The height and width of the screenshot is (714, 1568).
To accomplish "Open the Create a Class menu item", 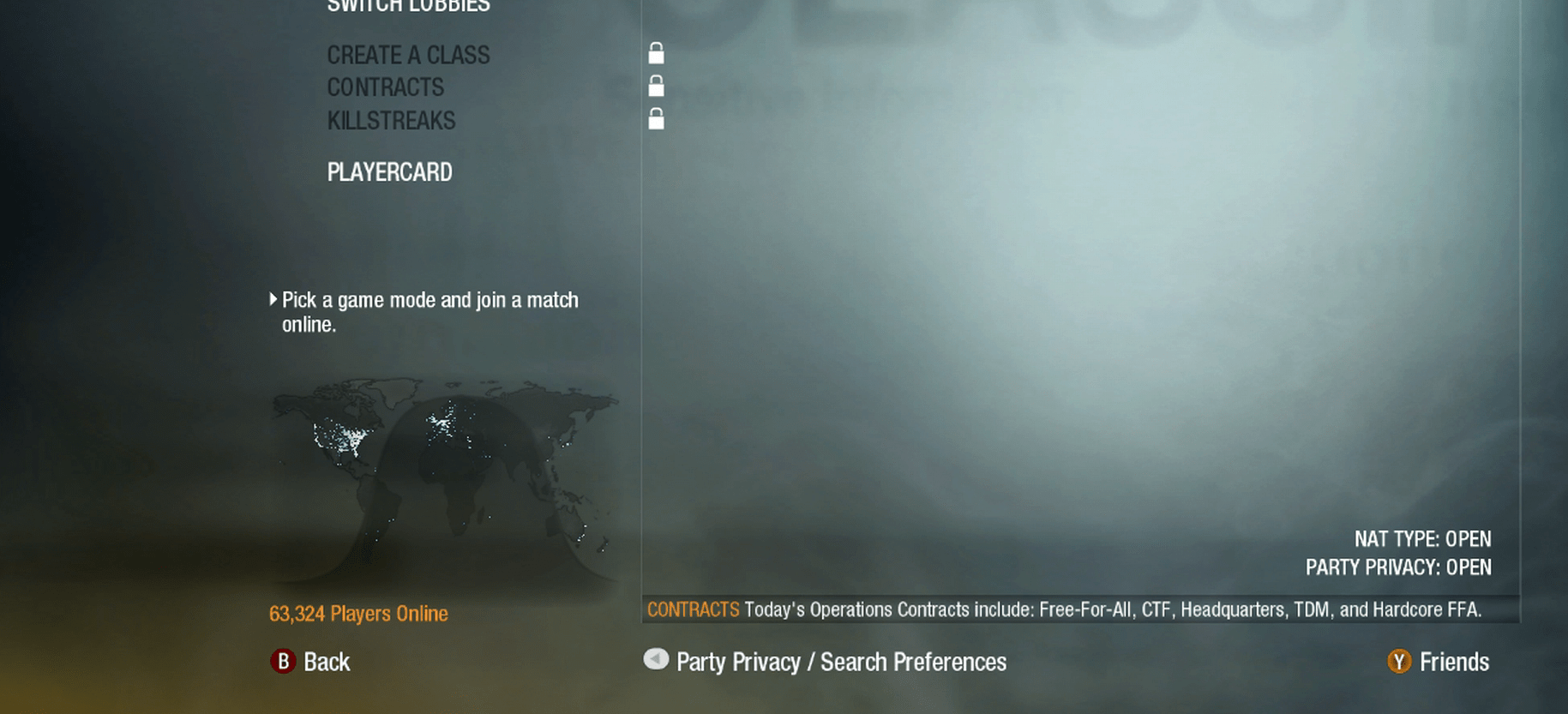I will coord(408,55).
